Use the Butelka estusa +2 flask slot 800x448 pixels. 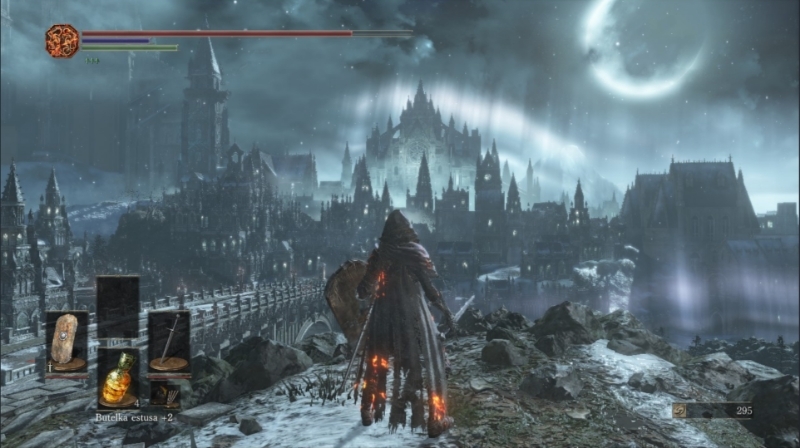(x=118, y=378)
